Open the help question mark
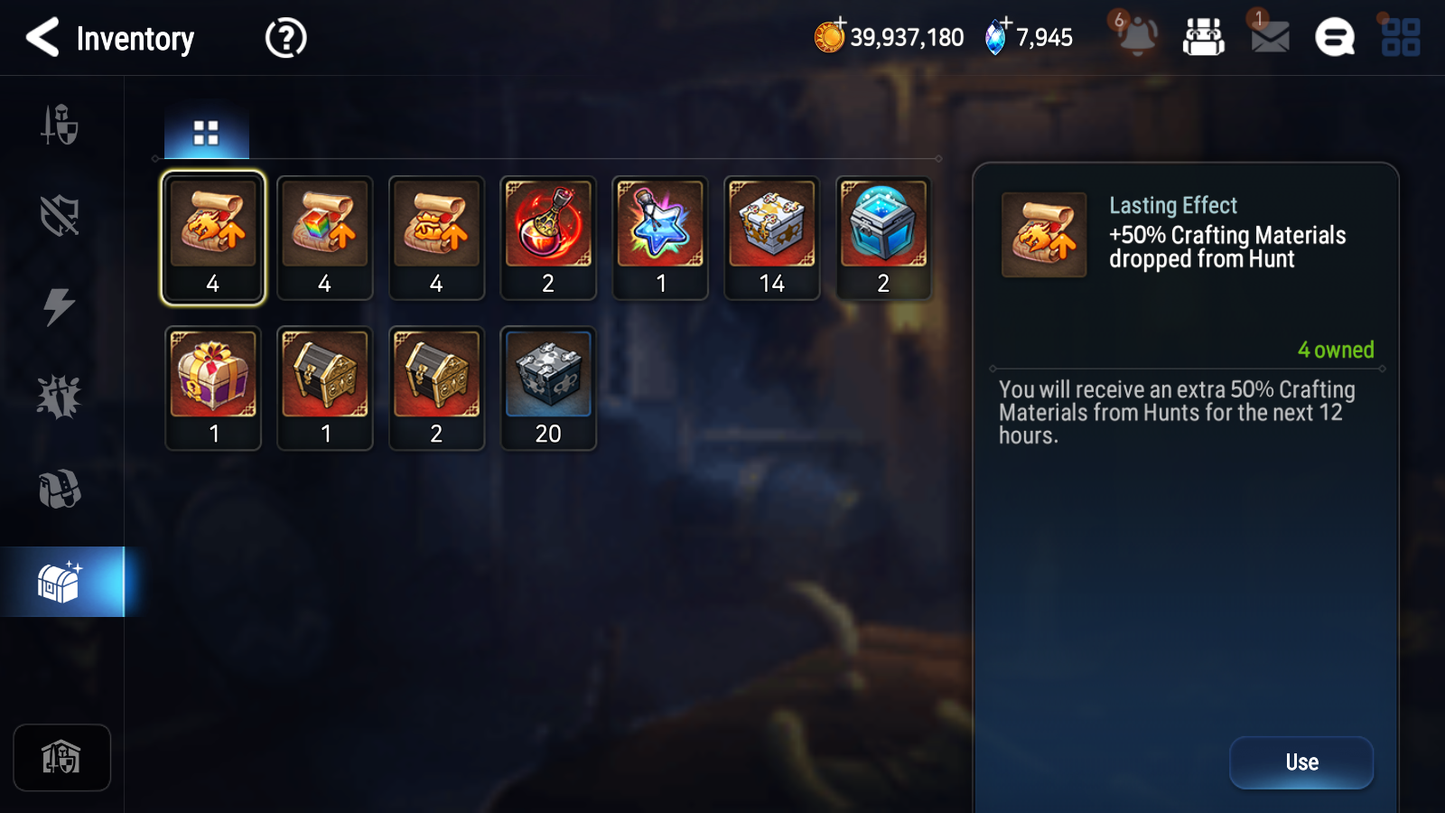Viewport: 1445px width, 813px height. tap(285, 37)
